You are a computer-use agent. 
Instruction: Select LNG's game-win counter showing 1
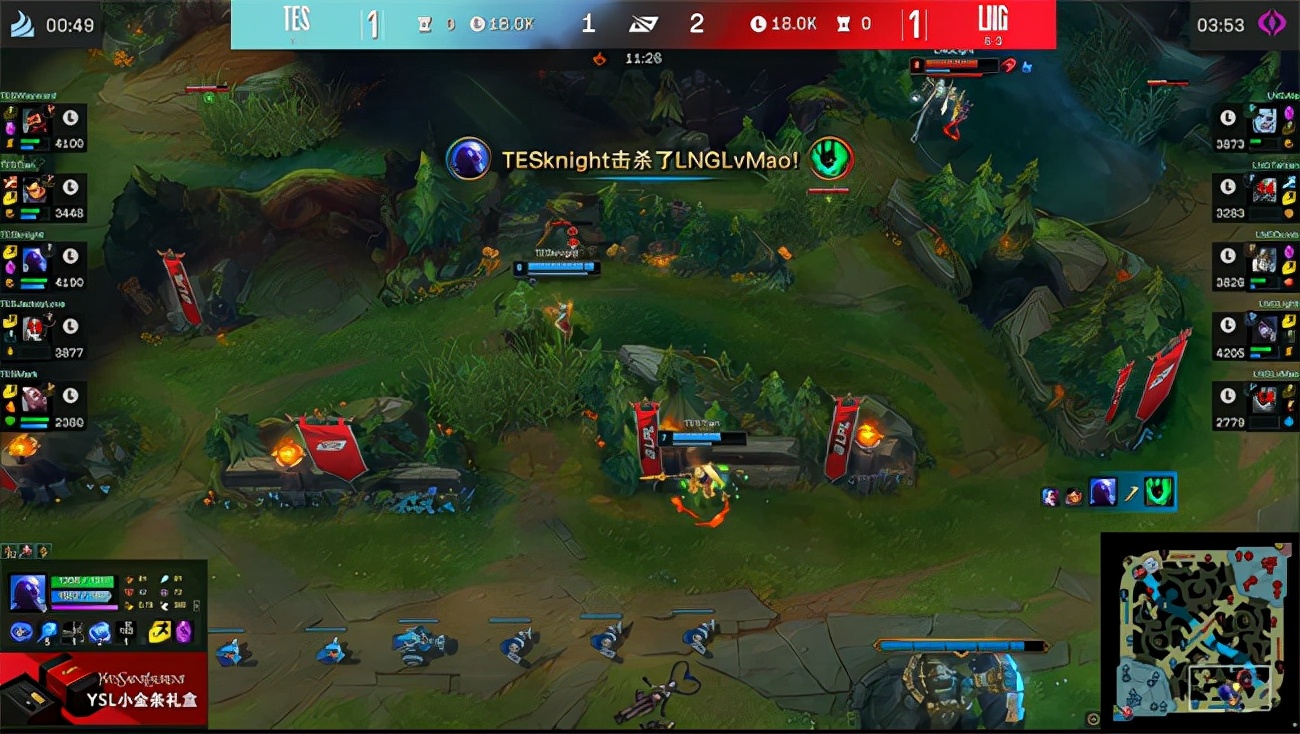tap(913, 24)
